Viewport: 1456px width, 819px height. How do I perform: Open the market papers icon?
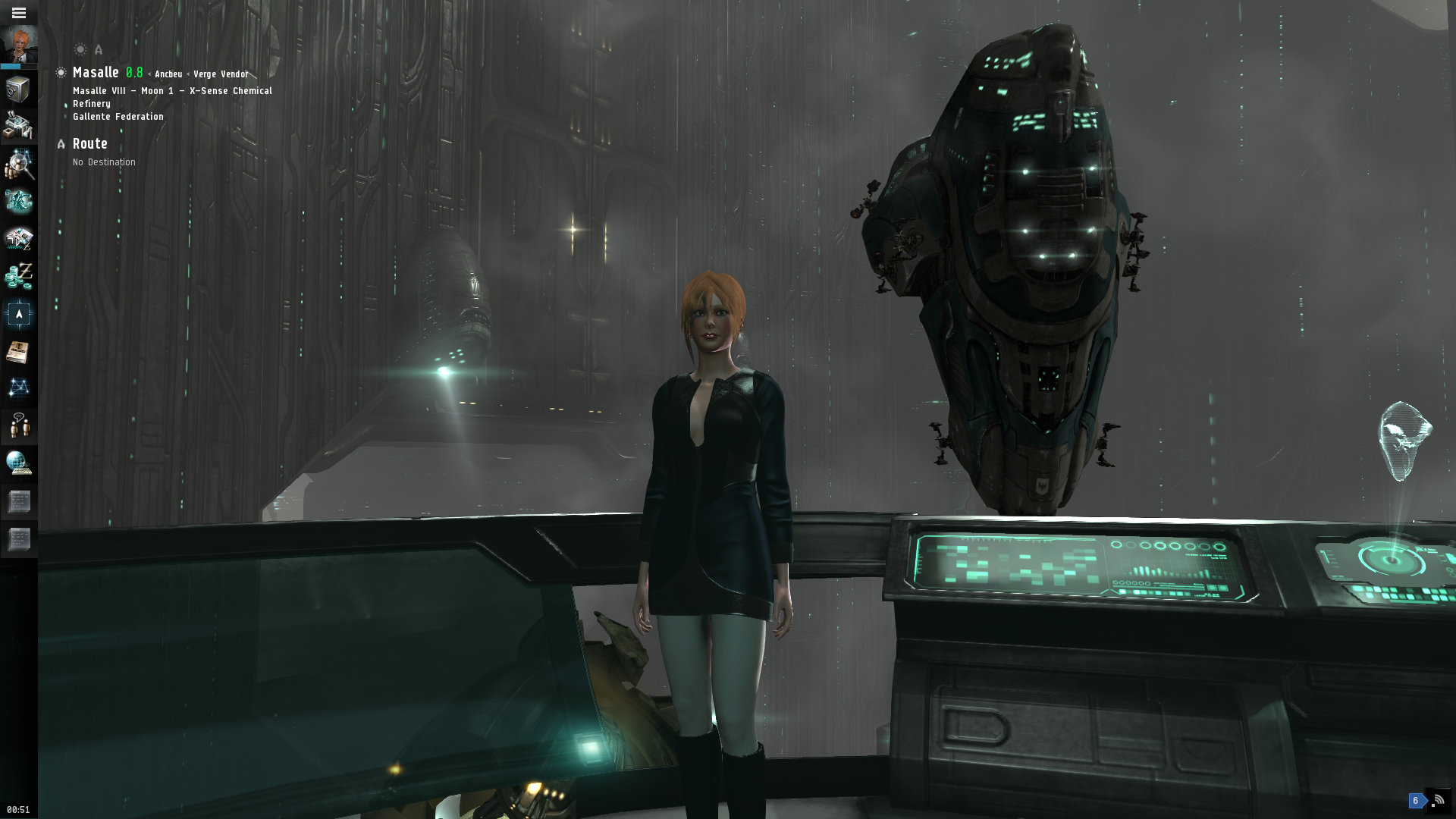pos(18,239)
